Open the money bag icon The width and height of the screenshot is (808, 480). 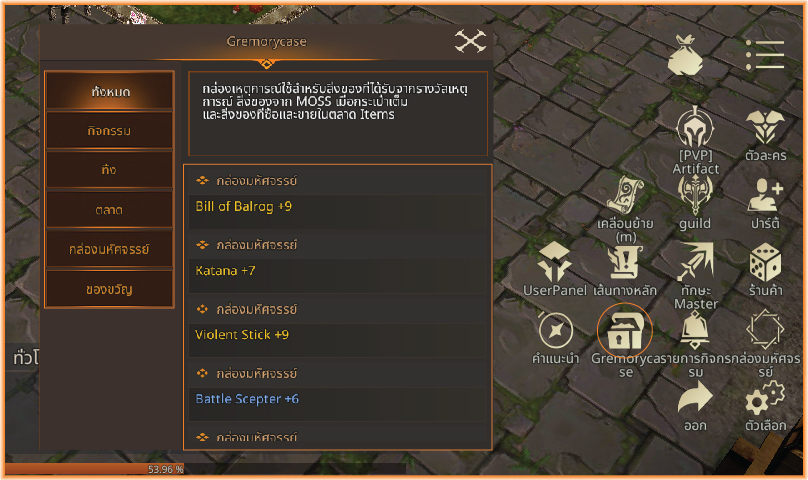(x=686, y=55)
